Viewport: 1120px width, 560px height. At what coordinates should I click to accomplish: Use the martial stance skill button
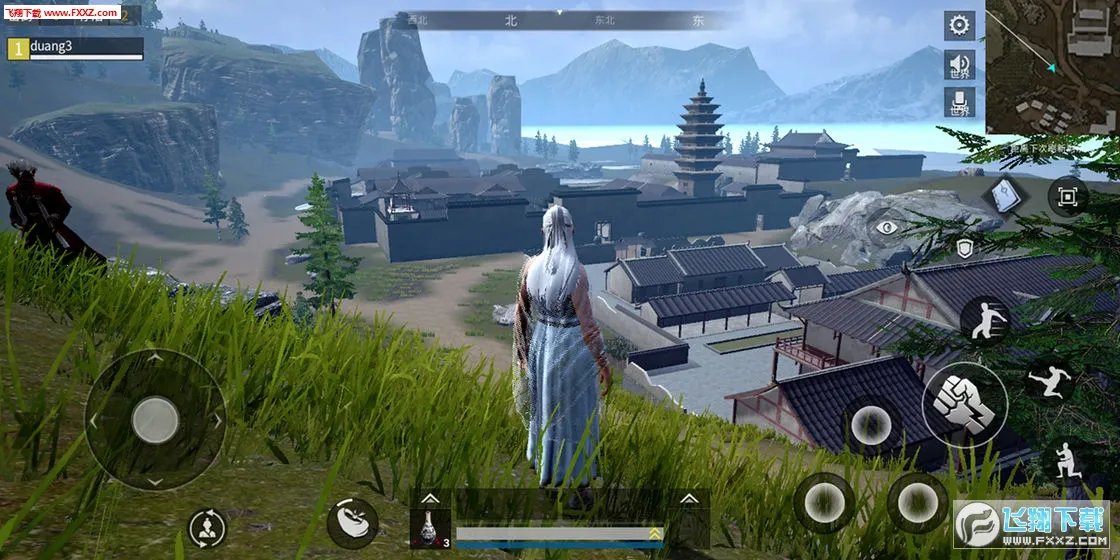984,320
